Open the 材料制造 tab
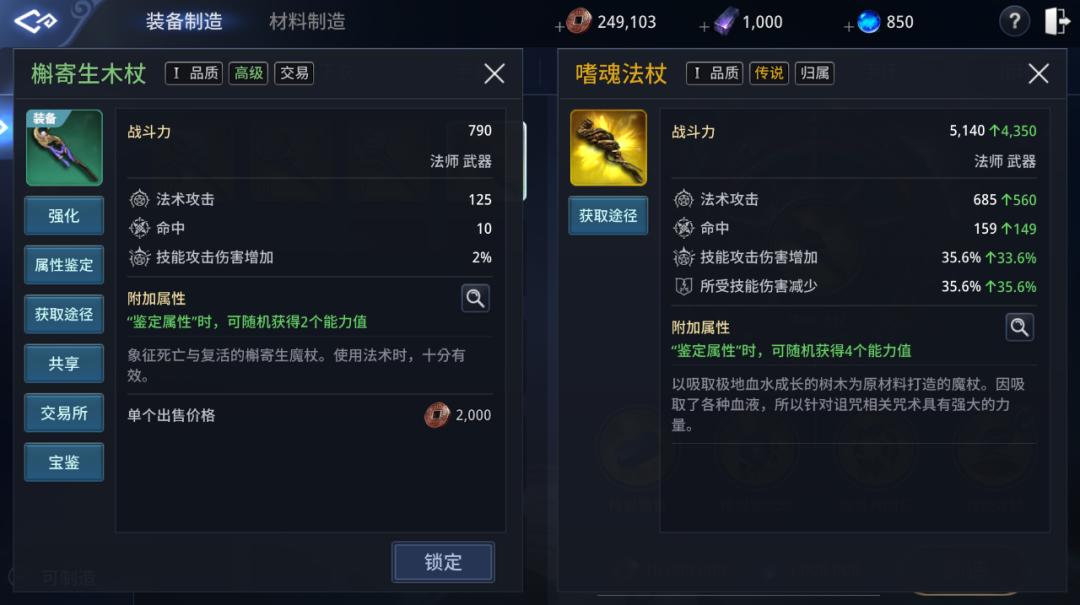 [x=307, y=22]
